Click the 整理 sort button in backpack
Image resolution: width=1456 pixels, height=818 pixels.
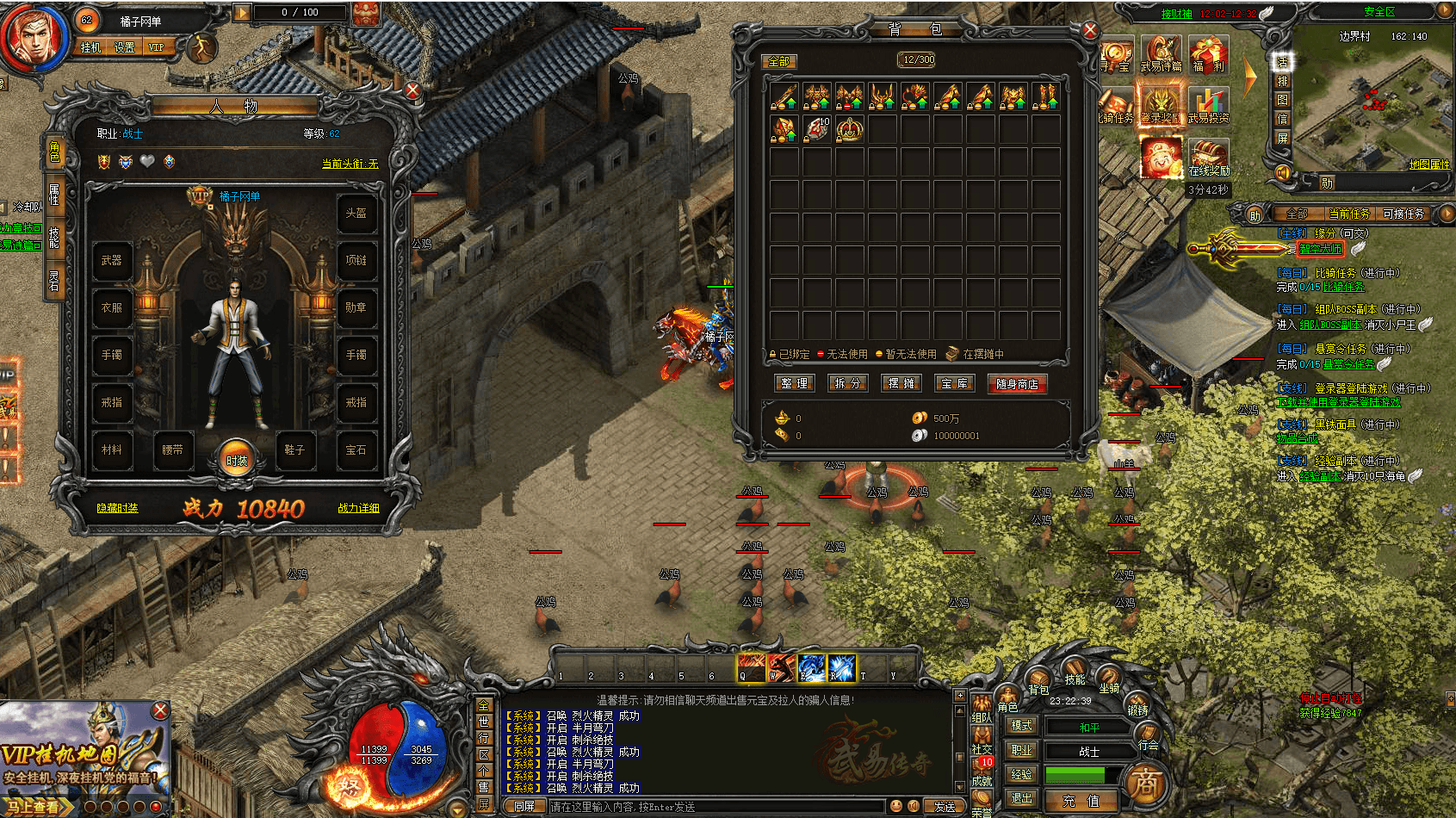point(794,383)
